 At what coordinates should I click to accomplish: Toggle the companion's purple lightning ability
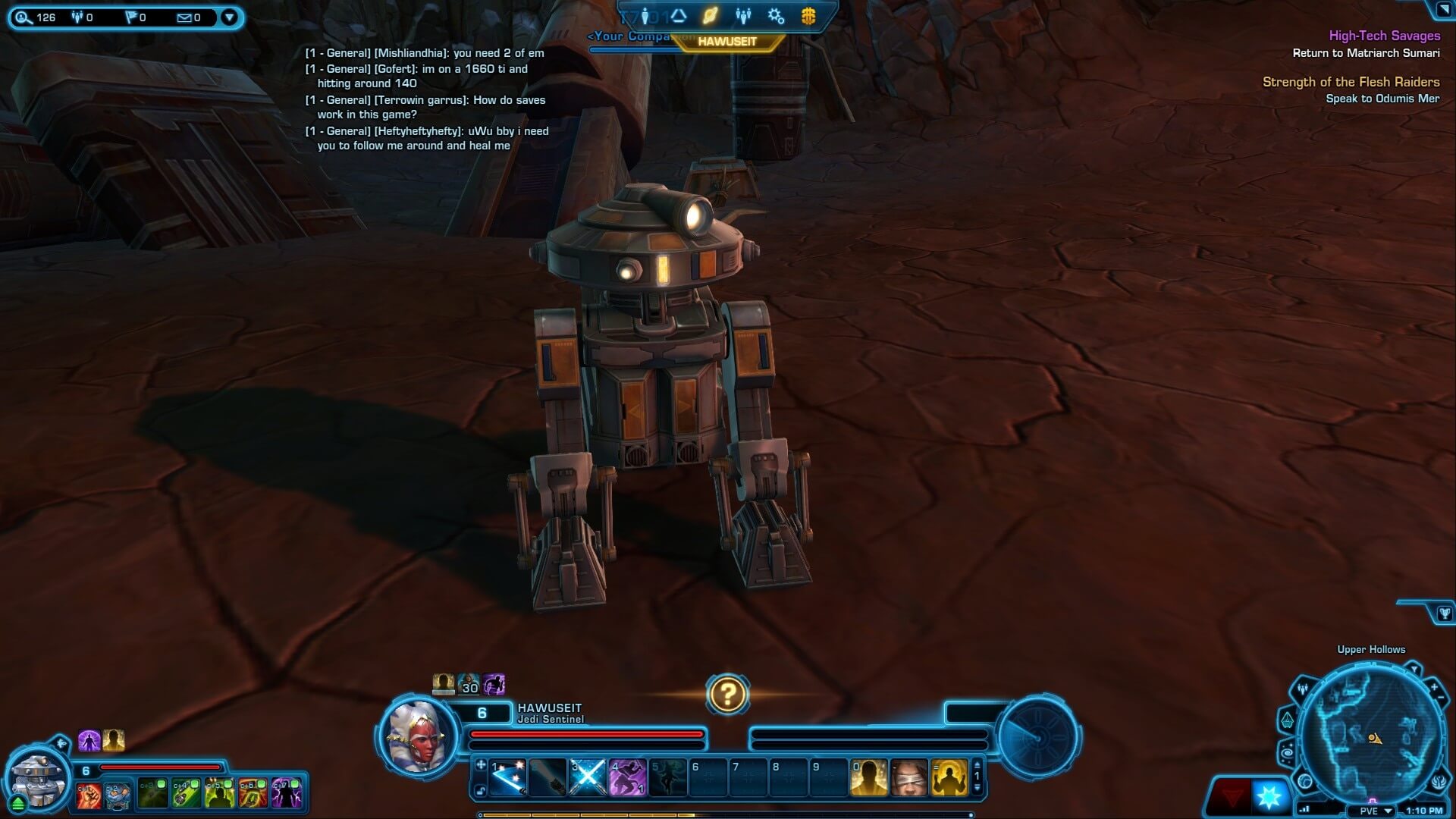[x=287, y=794]
